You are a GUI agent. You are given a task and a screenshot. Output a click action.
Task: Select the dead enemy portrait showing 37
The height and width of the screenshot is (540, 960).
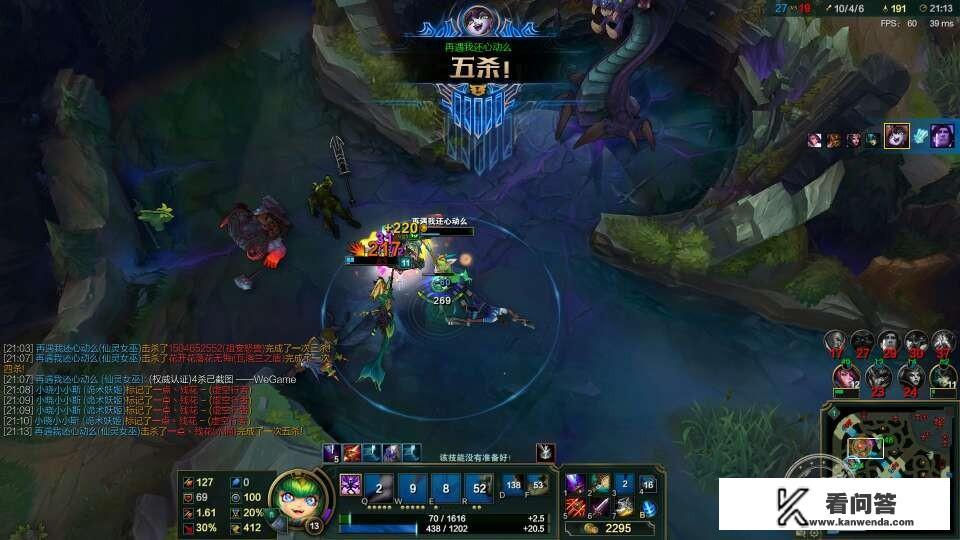942,342
